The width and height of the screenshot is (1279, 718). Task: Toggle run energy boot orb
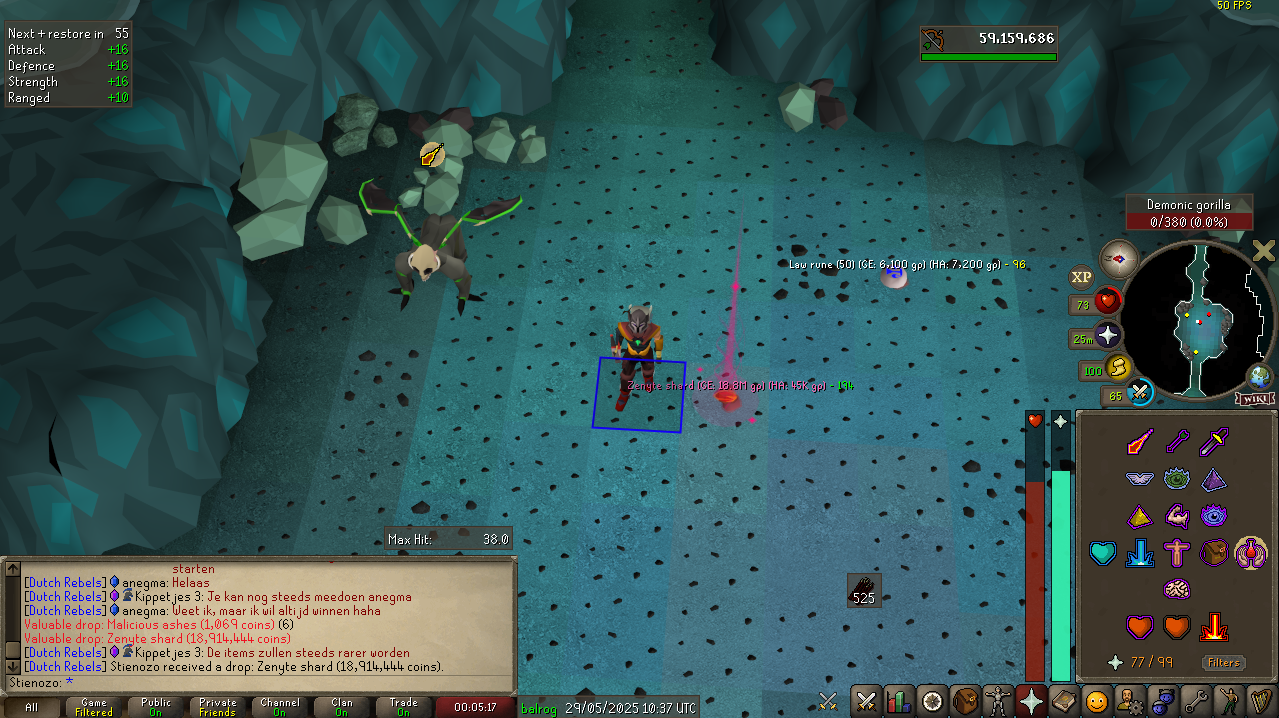1119,368
